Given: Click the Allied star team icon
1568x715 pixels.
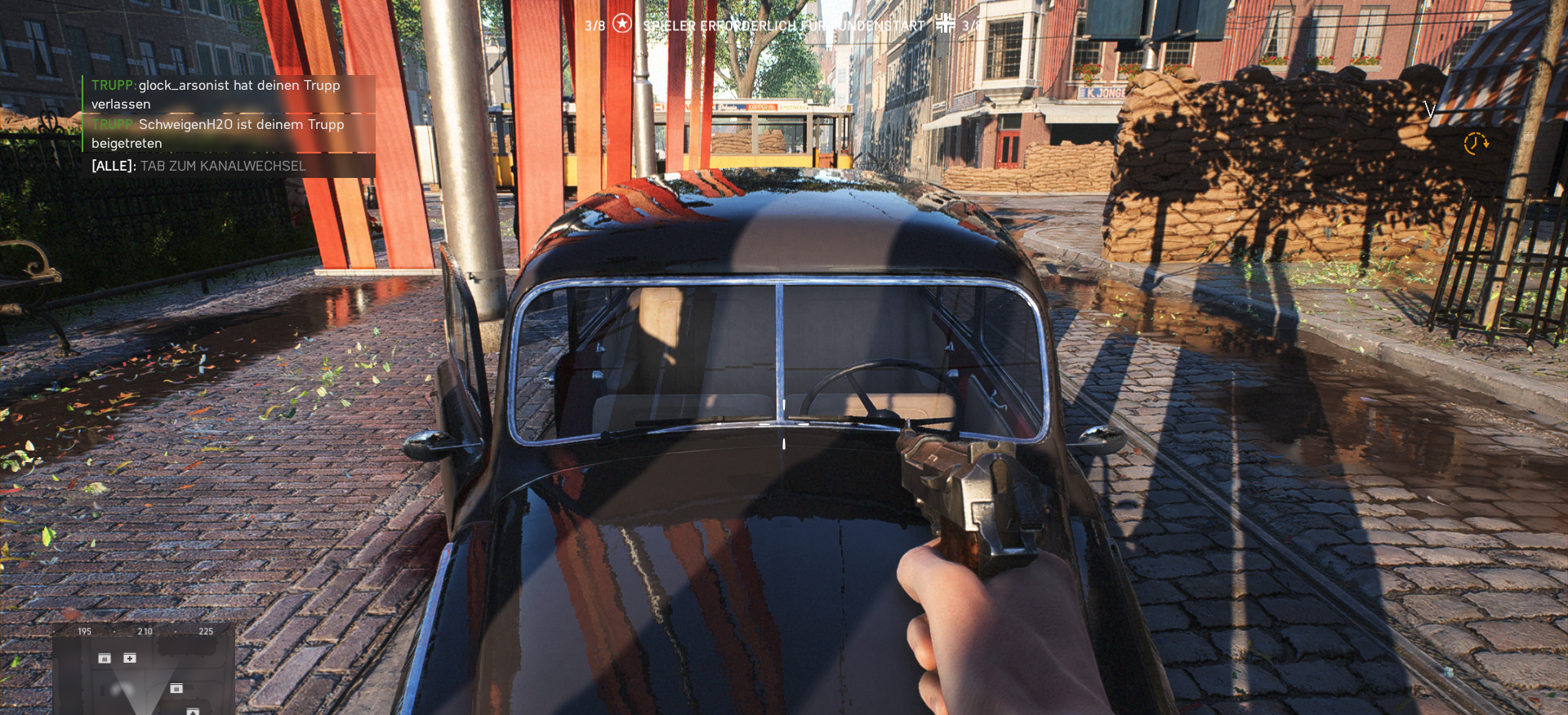Looking at the screenshot, I should [622, 24].
